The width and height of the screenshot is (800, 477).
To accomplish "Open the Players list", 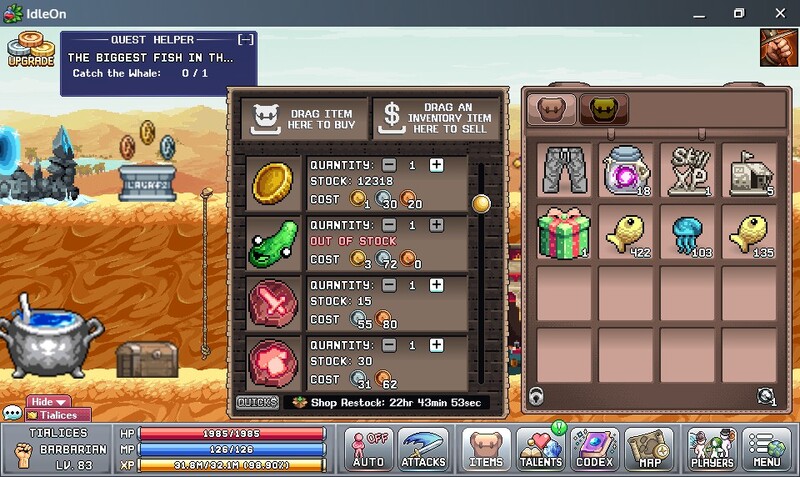I will pos(711,449).
